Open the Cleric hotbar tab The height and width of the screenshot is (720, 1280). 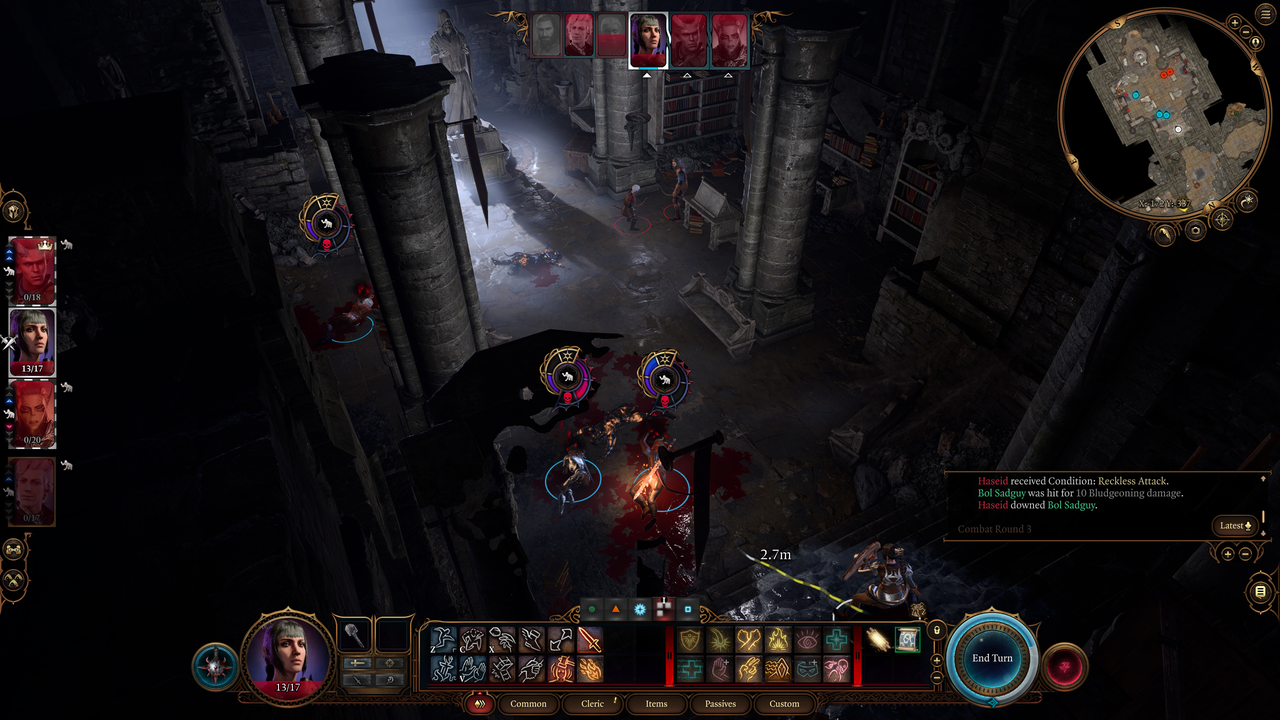tap(593, 703)
